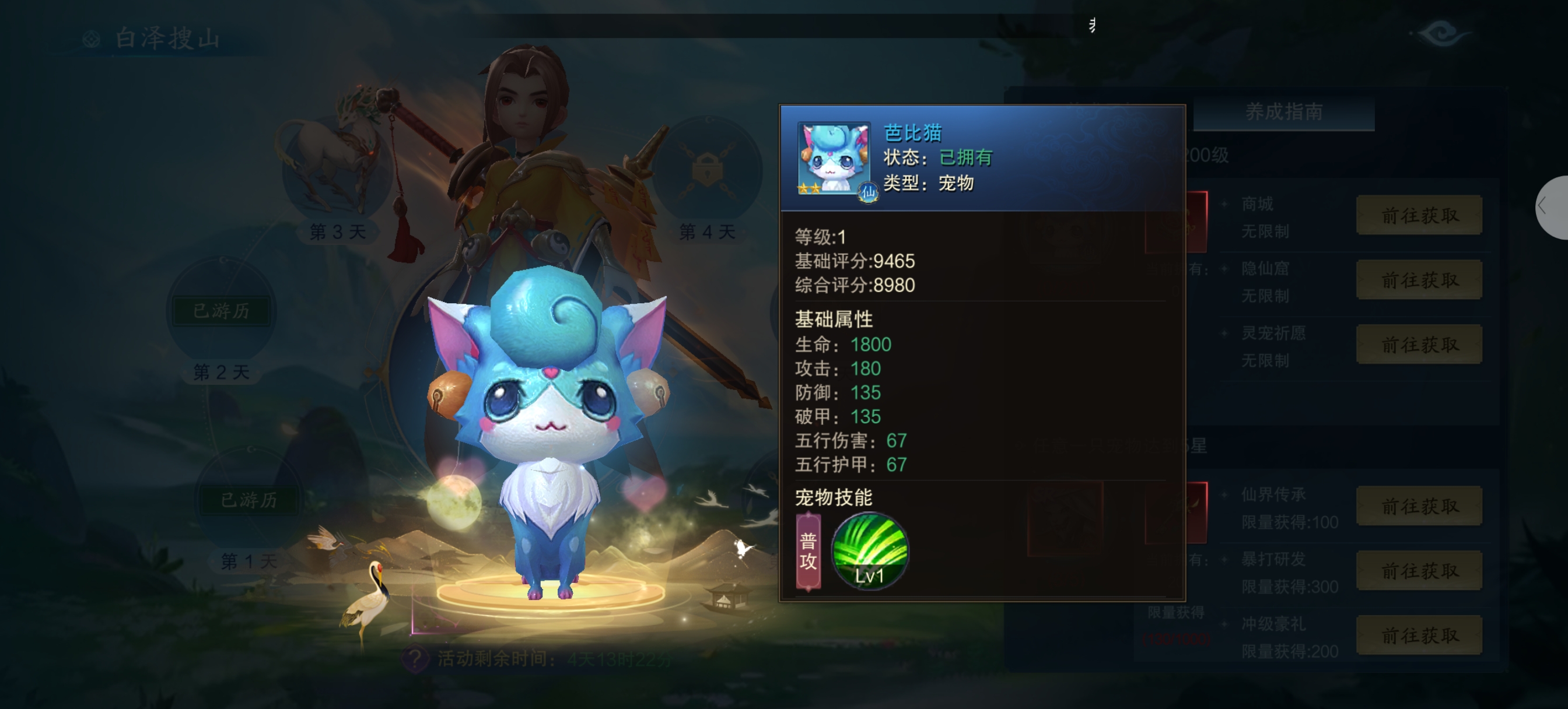Viewport: 1568px width, 709px height.
Task: Click 前往获取 beside 隐仙窟
Action: (x=1419, y=280)
